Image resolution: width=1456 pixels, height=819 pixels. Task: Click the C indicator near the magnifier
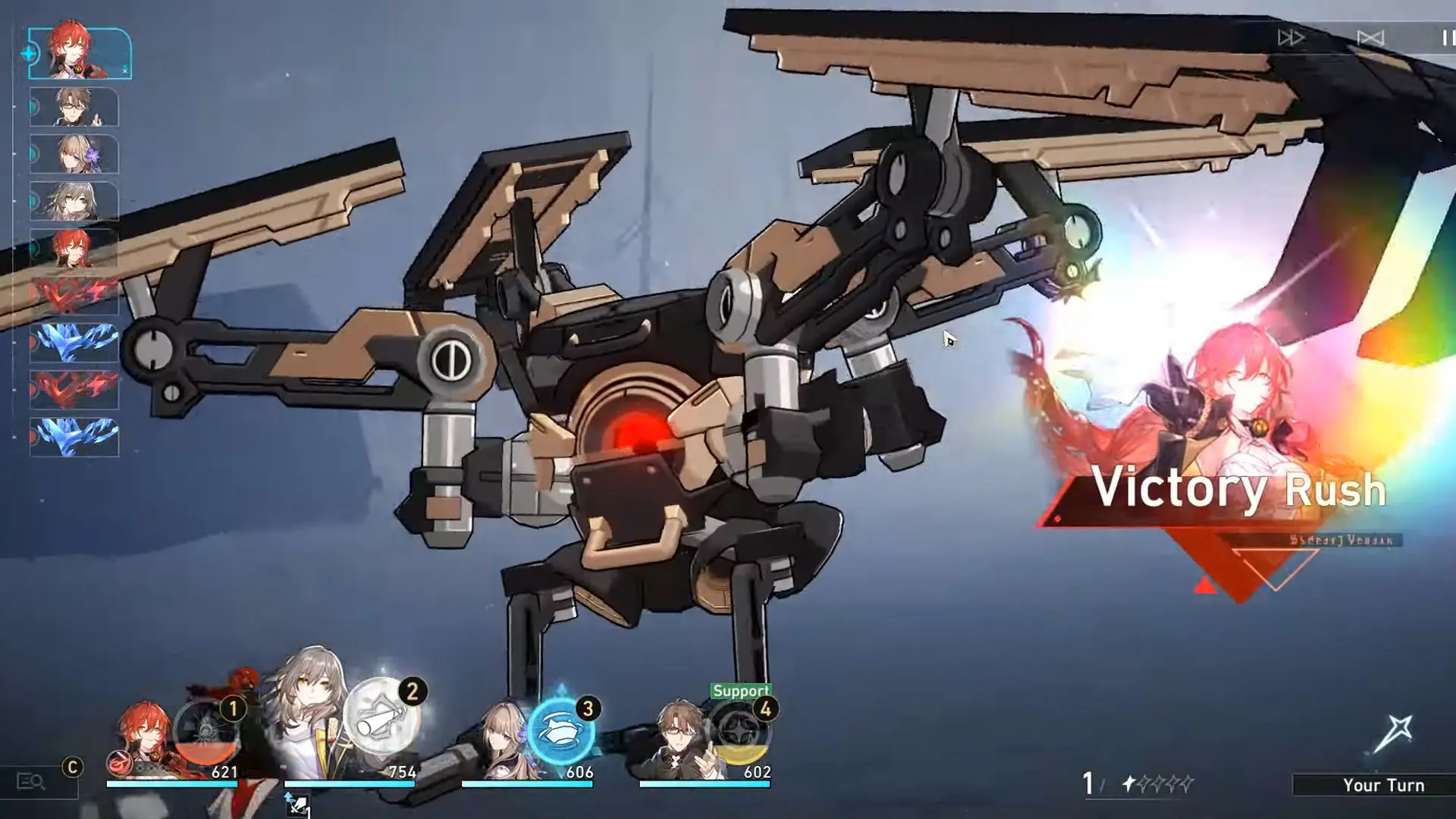tap(72, 767)
